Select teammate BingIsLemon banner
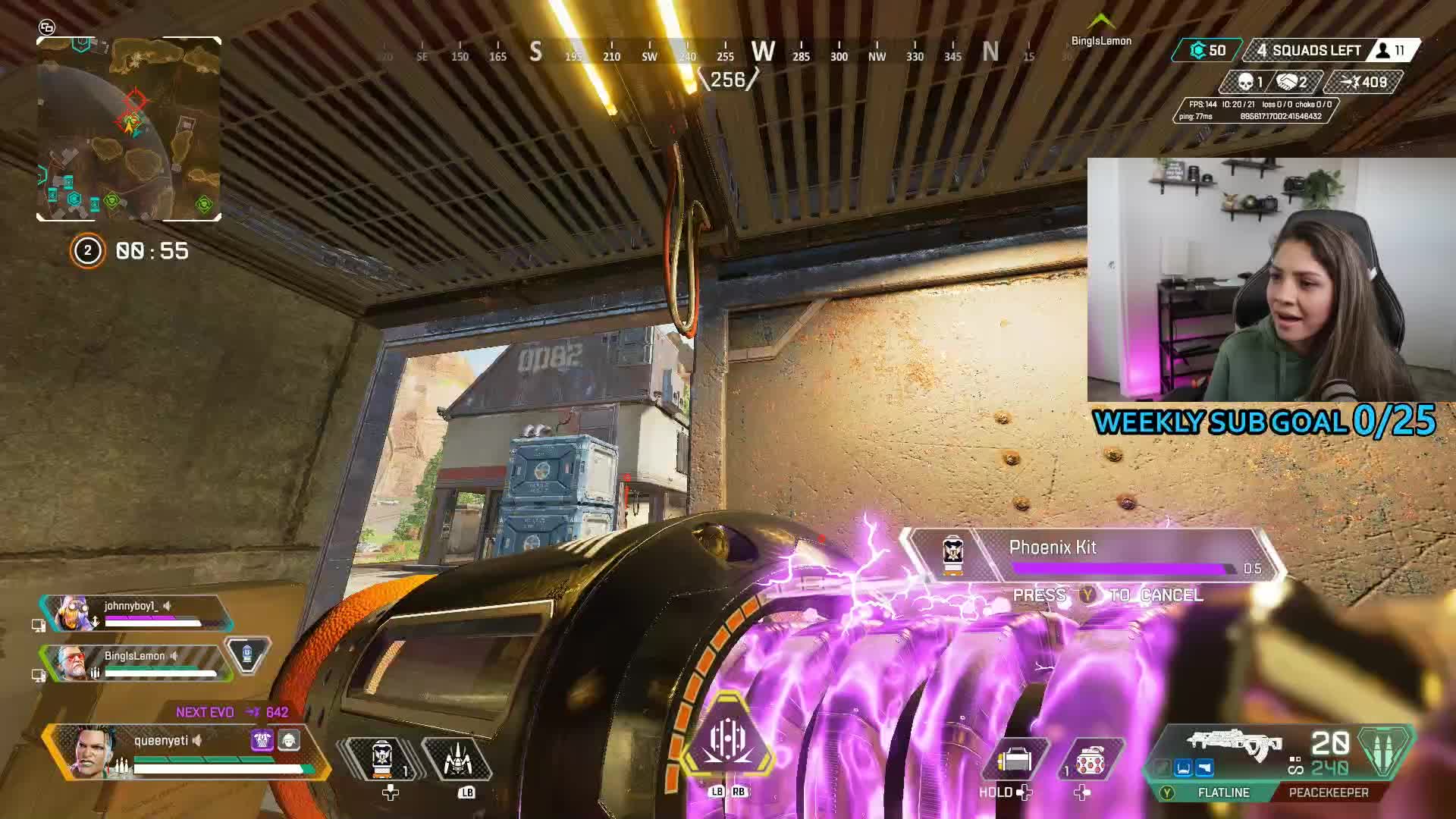This screenshot has width=1456, height=819. [136, 663]
